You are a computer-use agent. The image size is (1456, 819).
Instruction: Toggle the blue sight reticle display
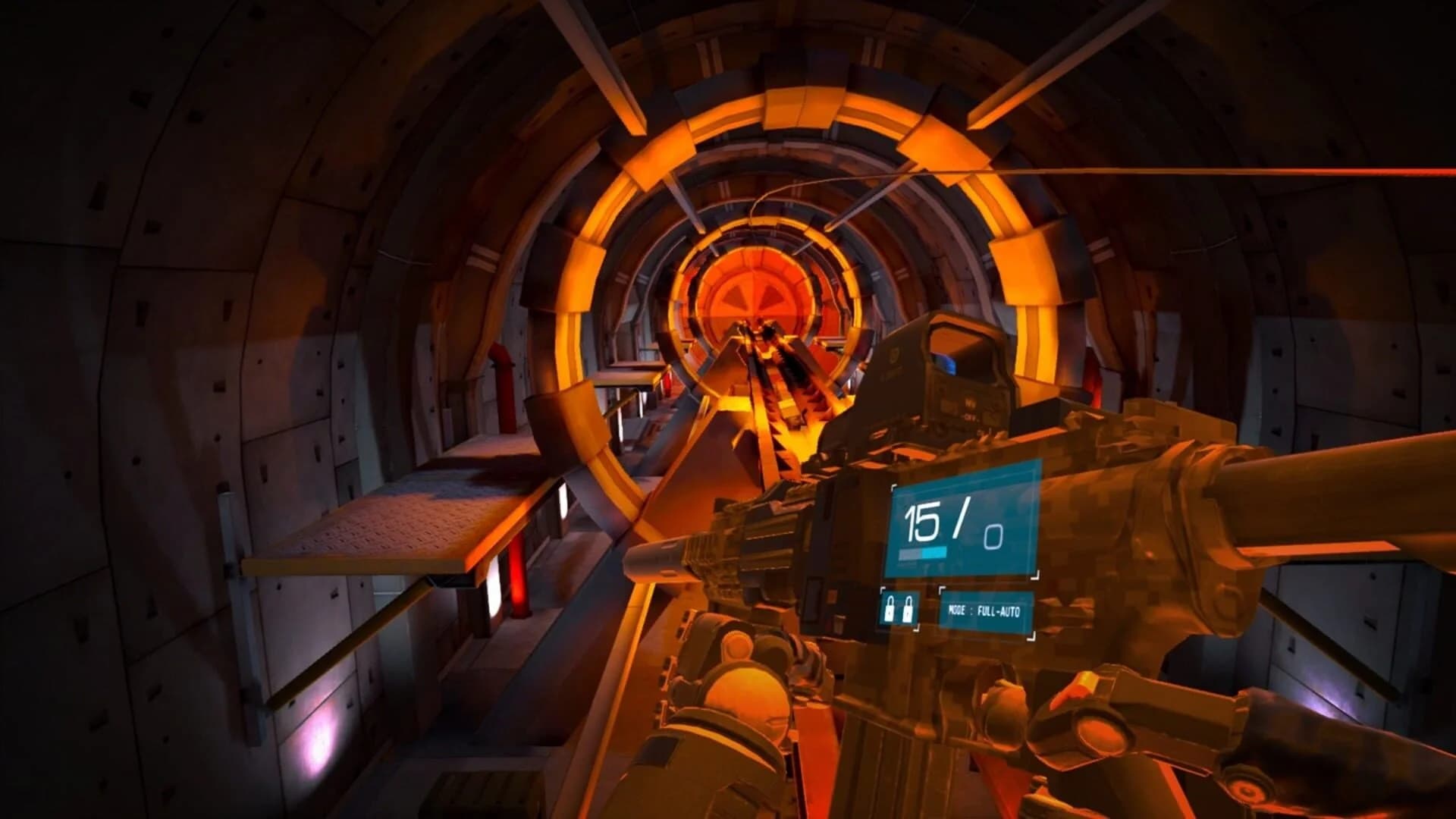click(x=946, y=364)
